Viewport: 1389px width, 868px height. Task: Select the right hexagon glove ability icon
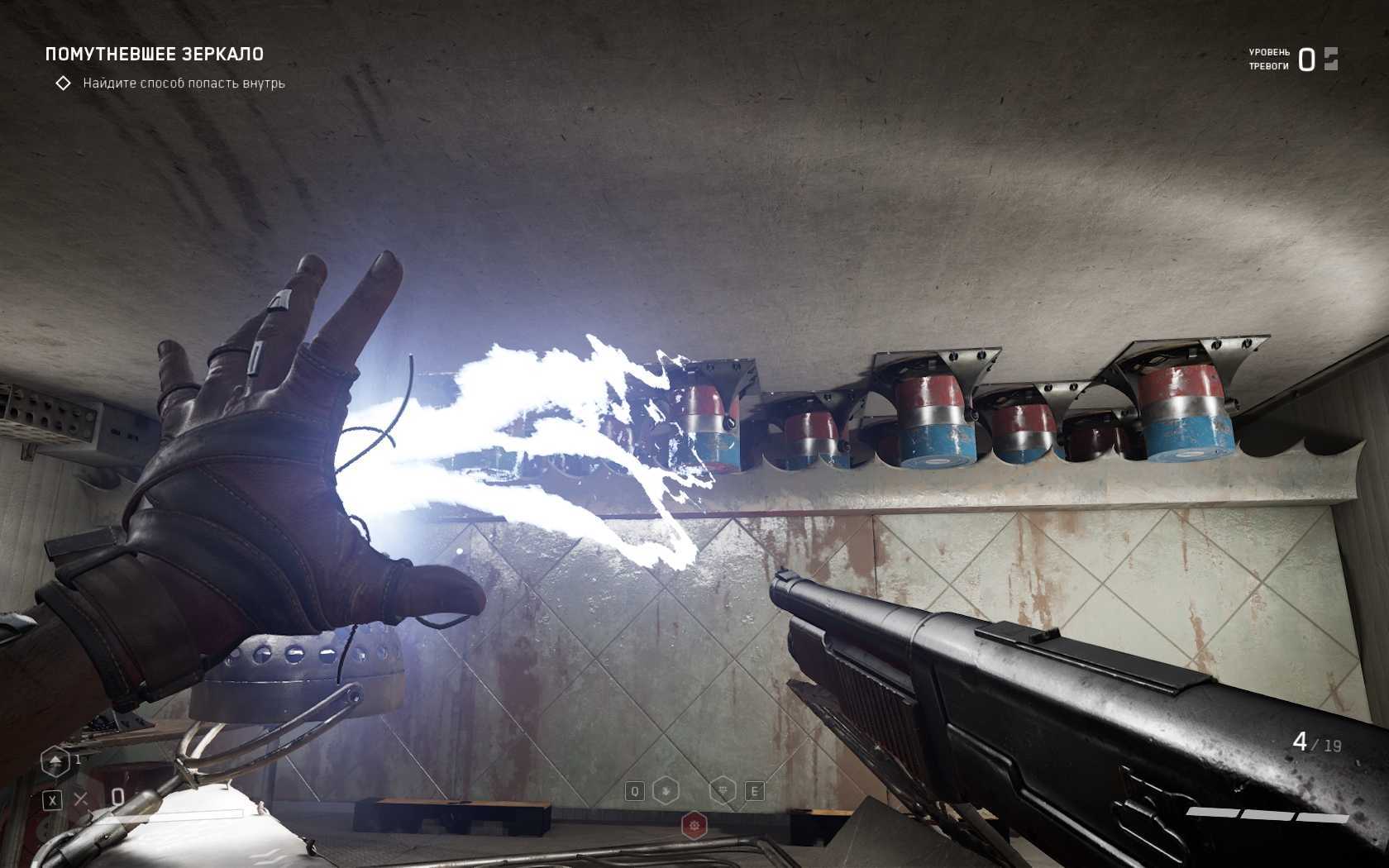(723, 791)
